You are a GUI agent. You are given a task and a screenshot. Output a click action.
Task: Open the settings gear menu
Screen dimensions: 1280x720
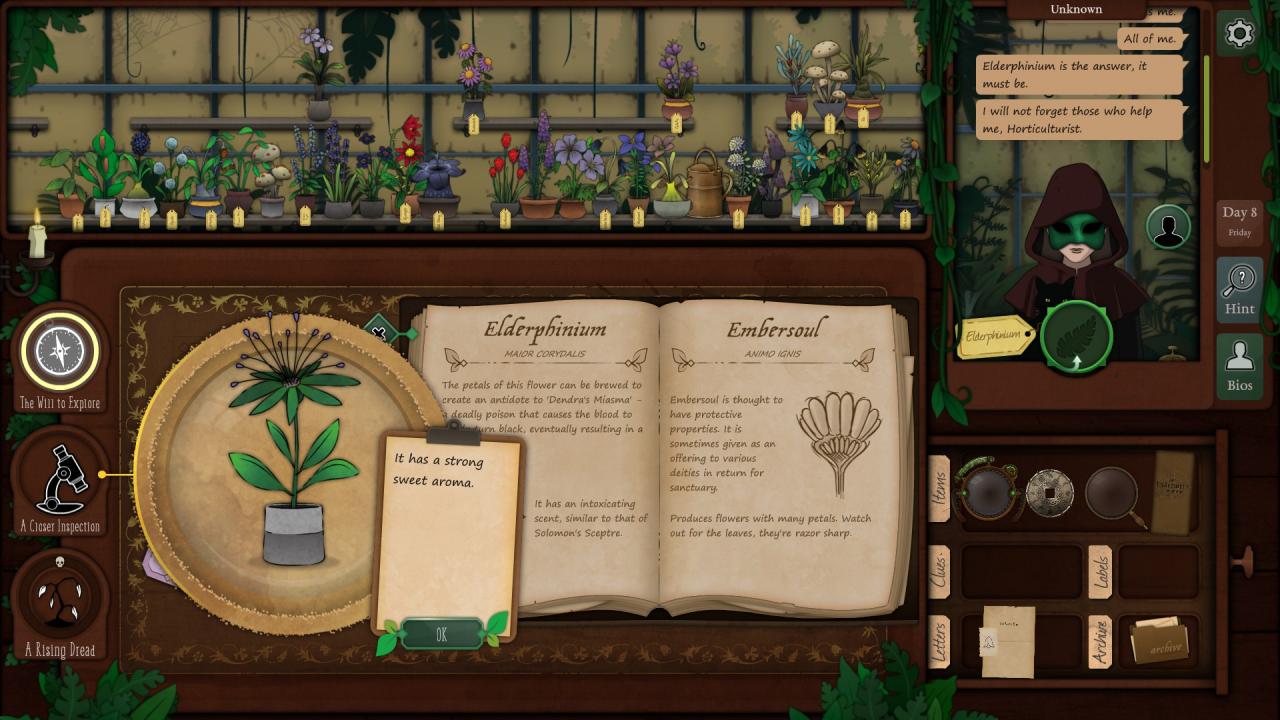tap(1239, 34)
